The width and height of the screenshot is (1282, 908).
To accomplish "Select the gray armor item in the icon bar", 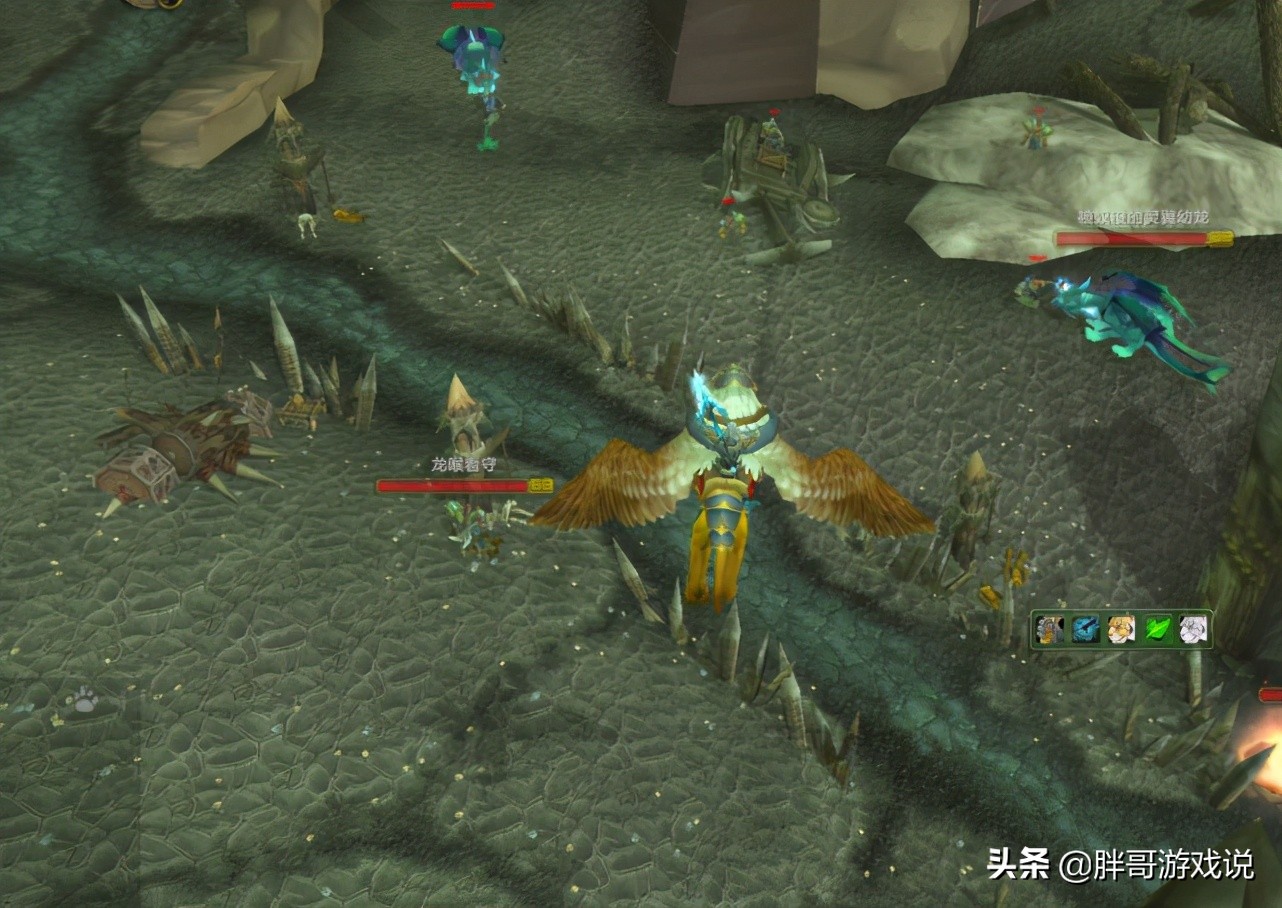I will coord(1051,628).
